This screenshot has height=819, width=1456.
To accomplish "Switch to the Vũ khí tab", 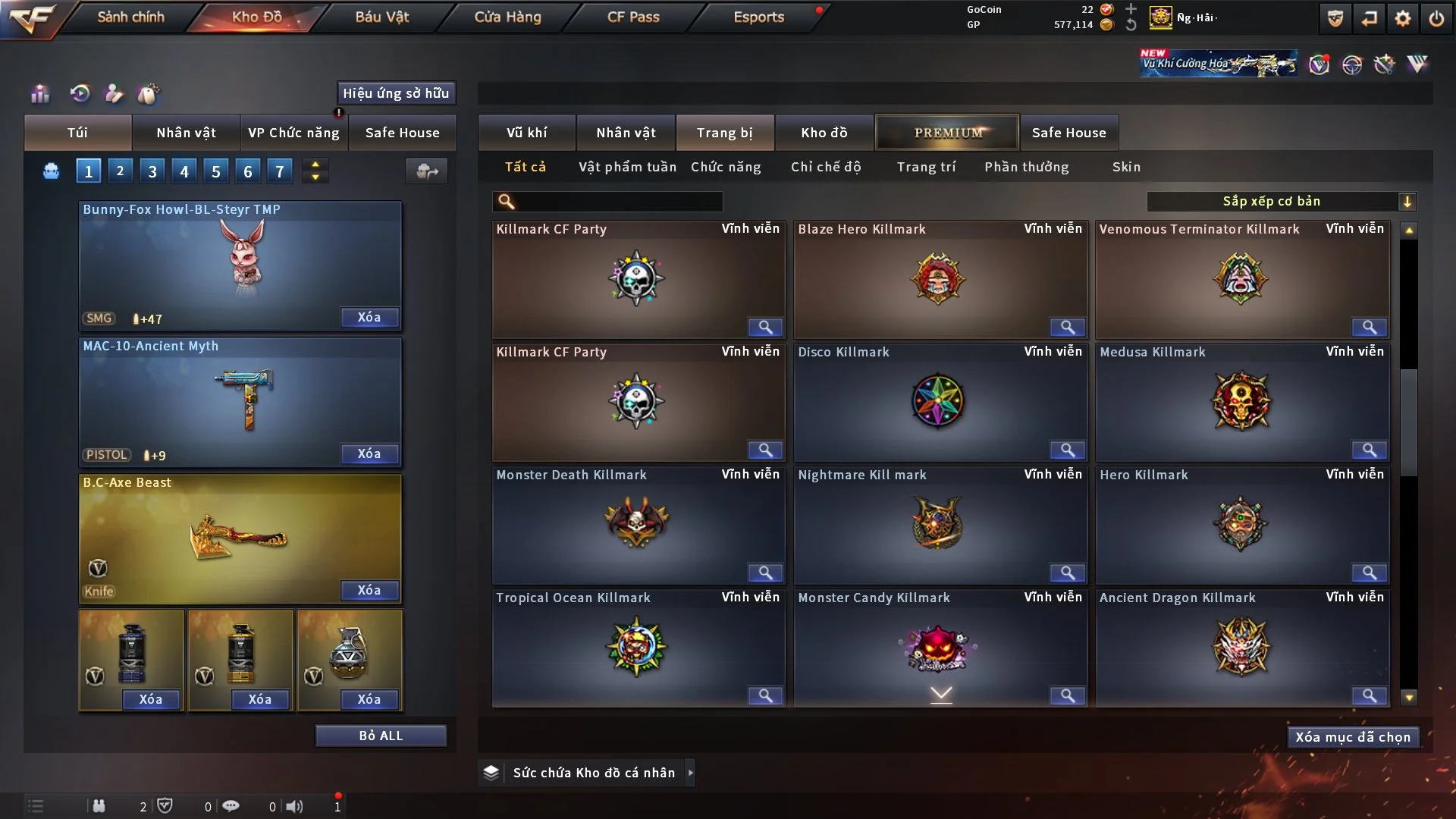I will (526, 133).
